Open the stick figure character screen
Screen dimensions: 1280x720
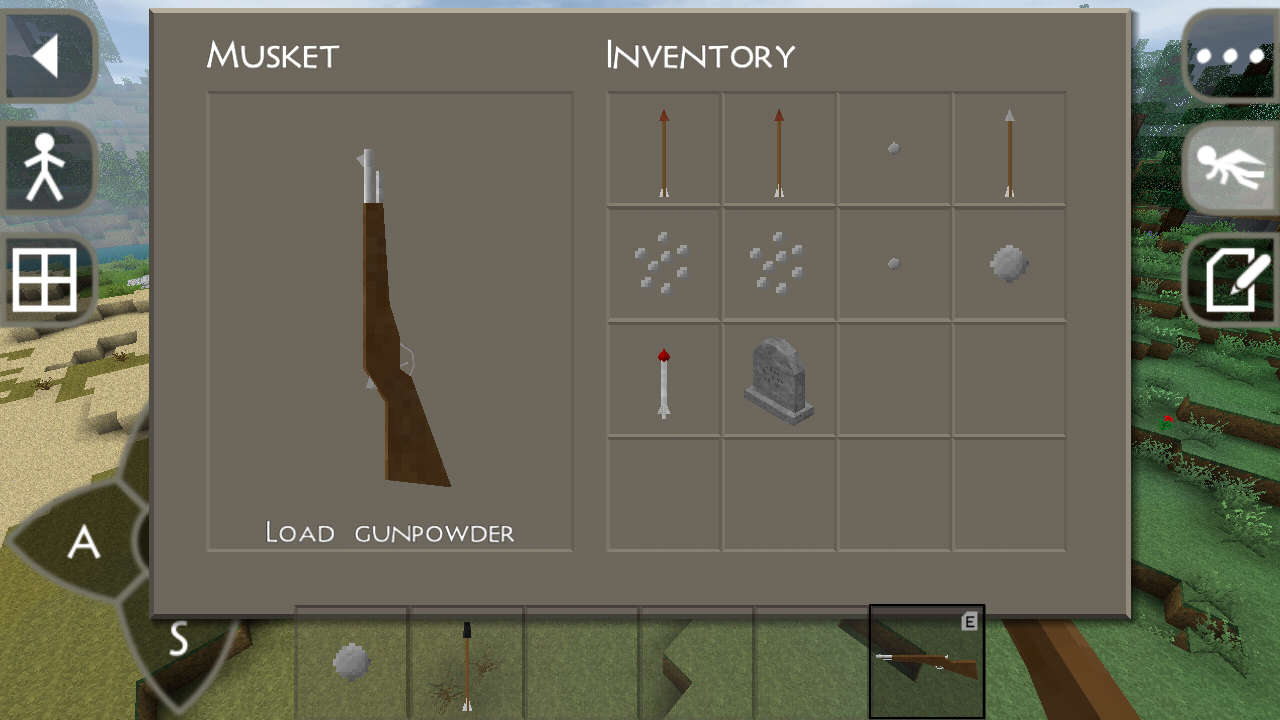click(x=46, y=168)
